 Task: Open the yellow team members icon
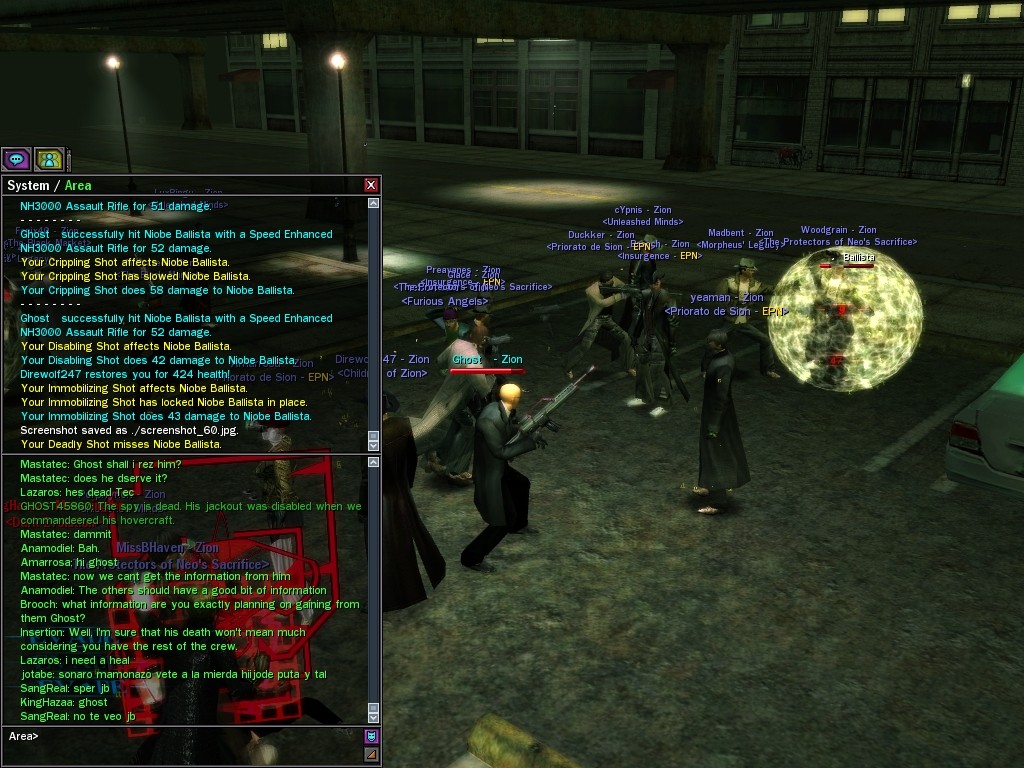coord(49,159)
